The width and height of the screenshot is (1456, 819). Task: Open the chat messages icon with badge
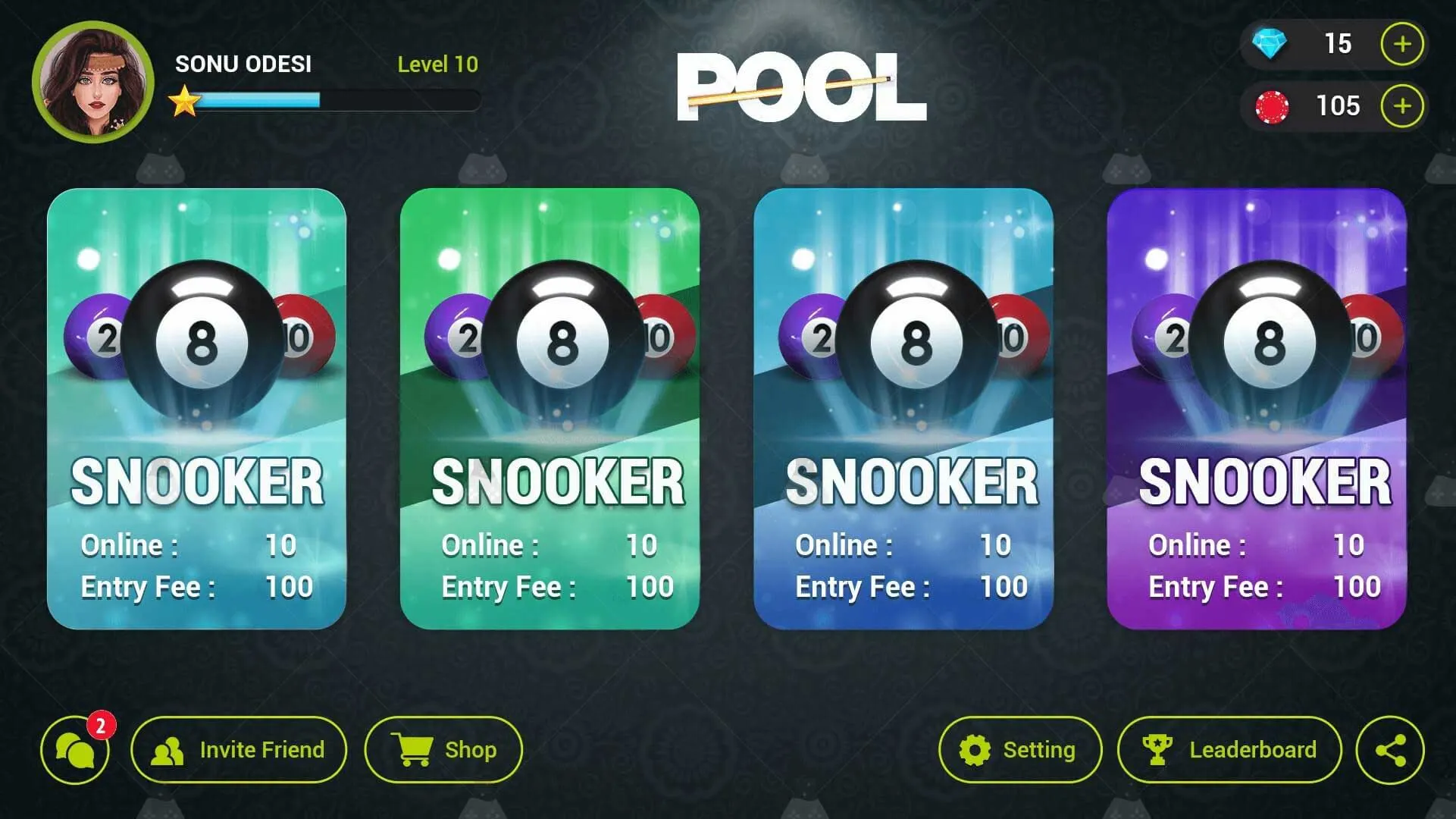point(74,750)
